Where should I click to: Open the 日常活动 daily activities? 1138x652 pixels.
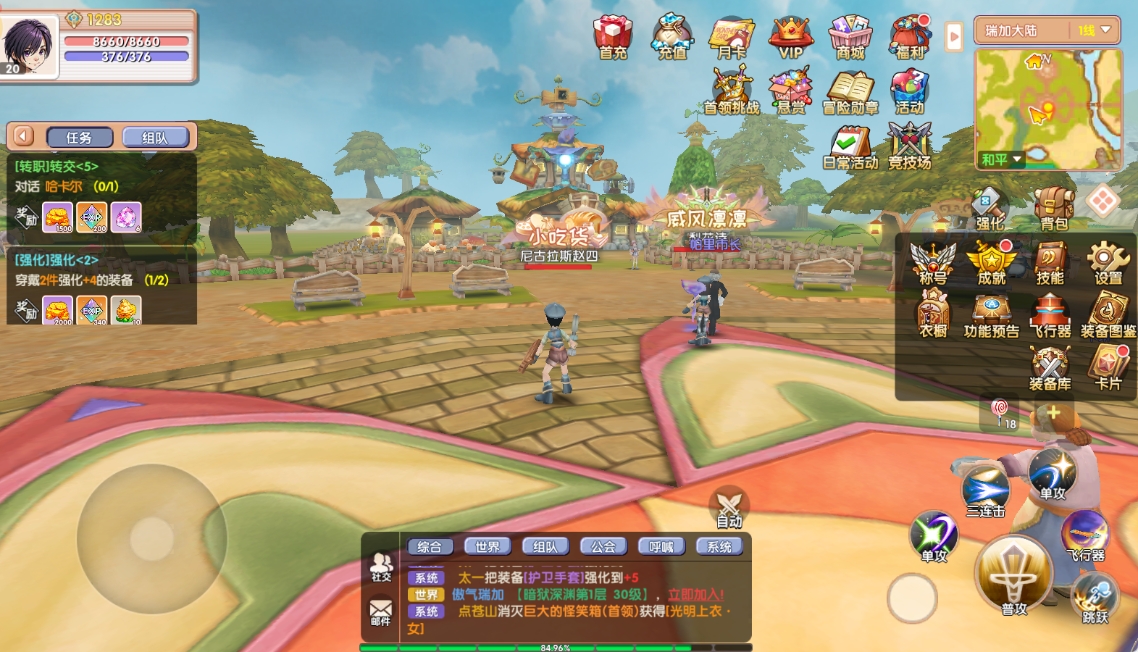point(850,146)
